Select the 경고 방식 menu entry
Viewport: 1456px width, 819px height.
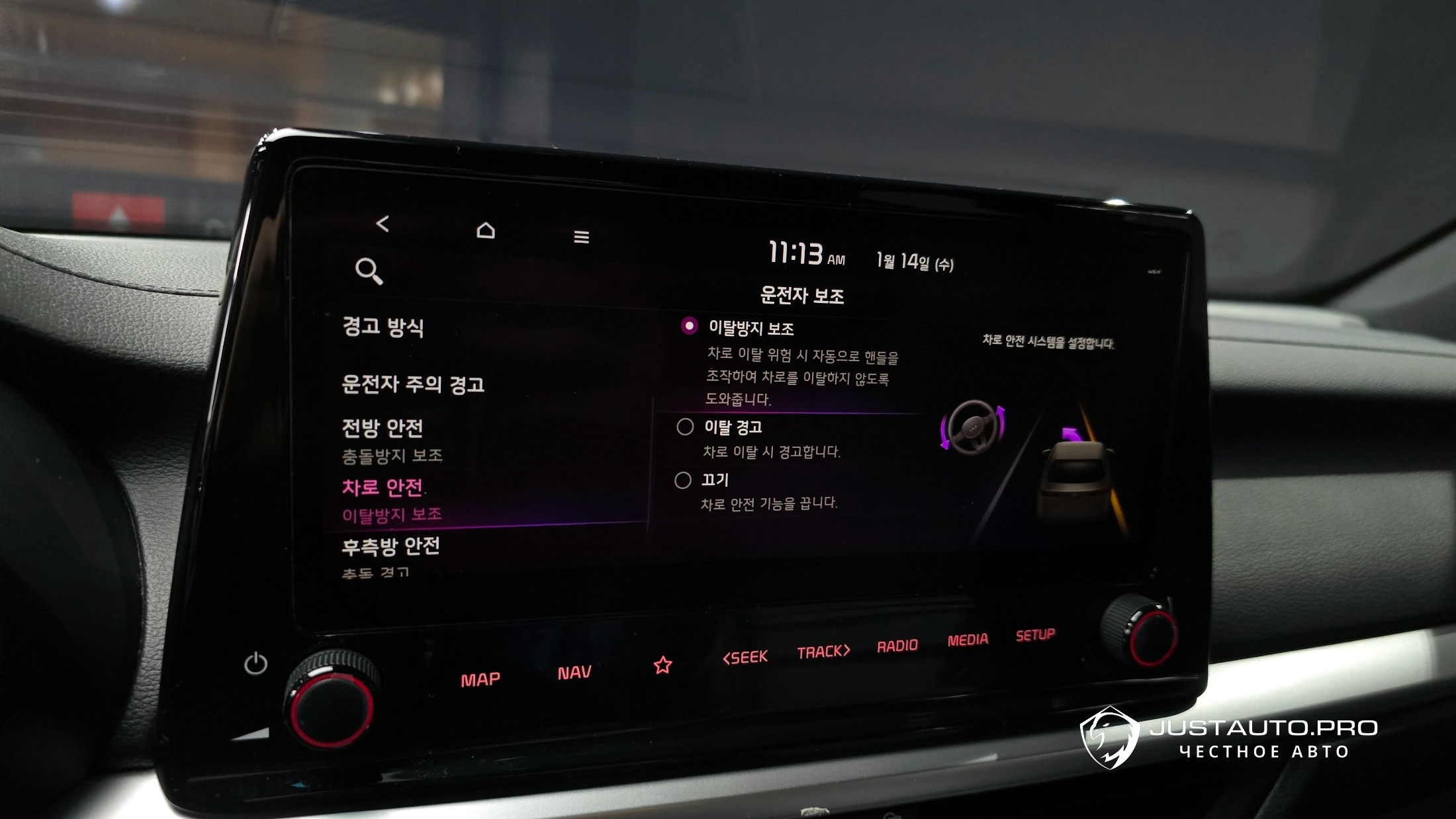(383, 327)
